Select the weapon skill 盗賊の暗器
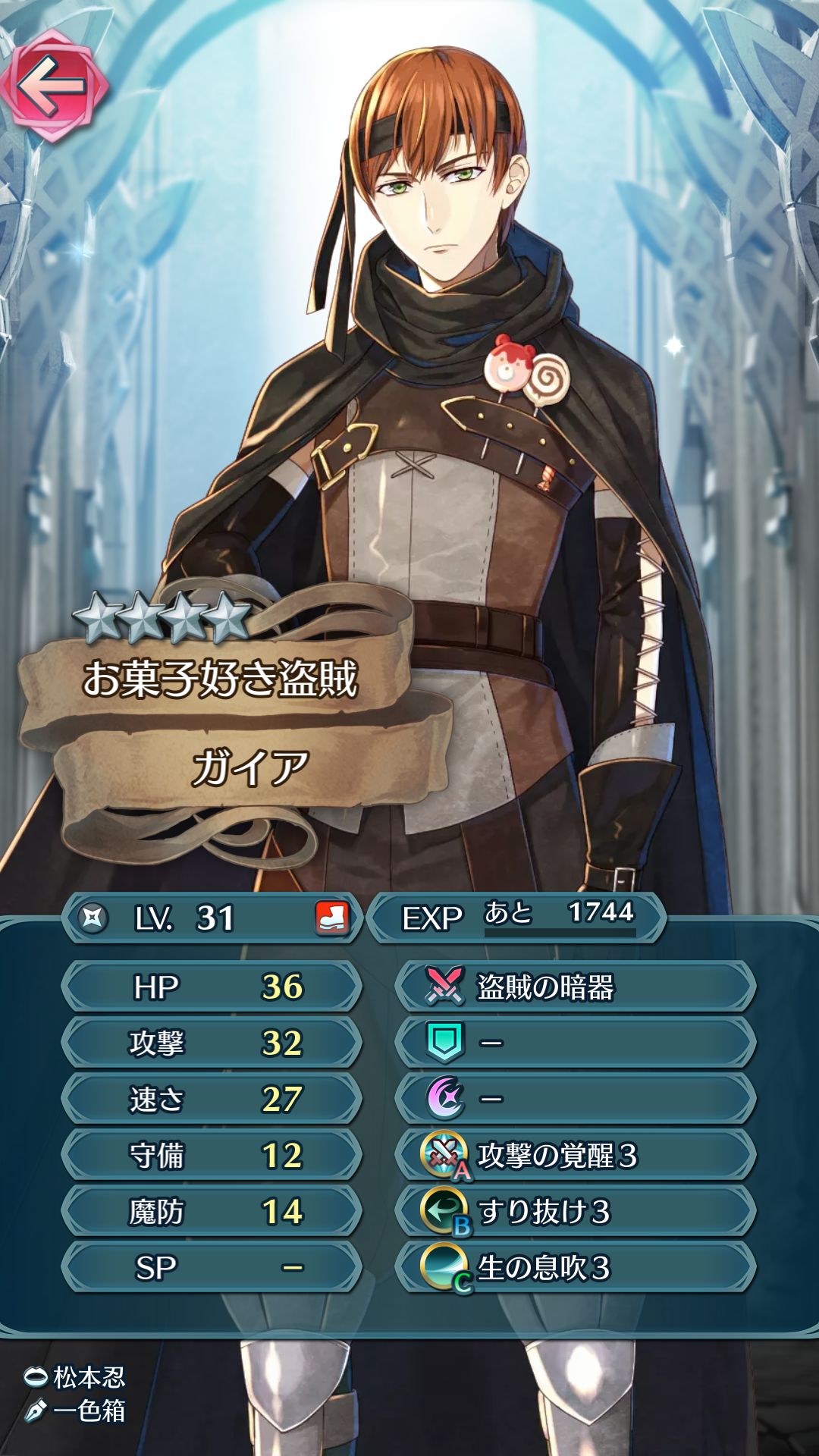The width and height of the screenshot is (819, 1456). pyautogui.click(x=575, y=987)
